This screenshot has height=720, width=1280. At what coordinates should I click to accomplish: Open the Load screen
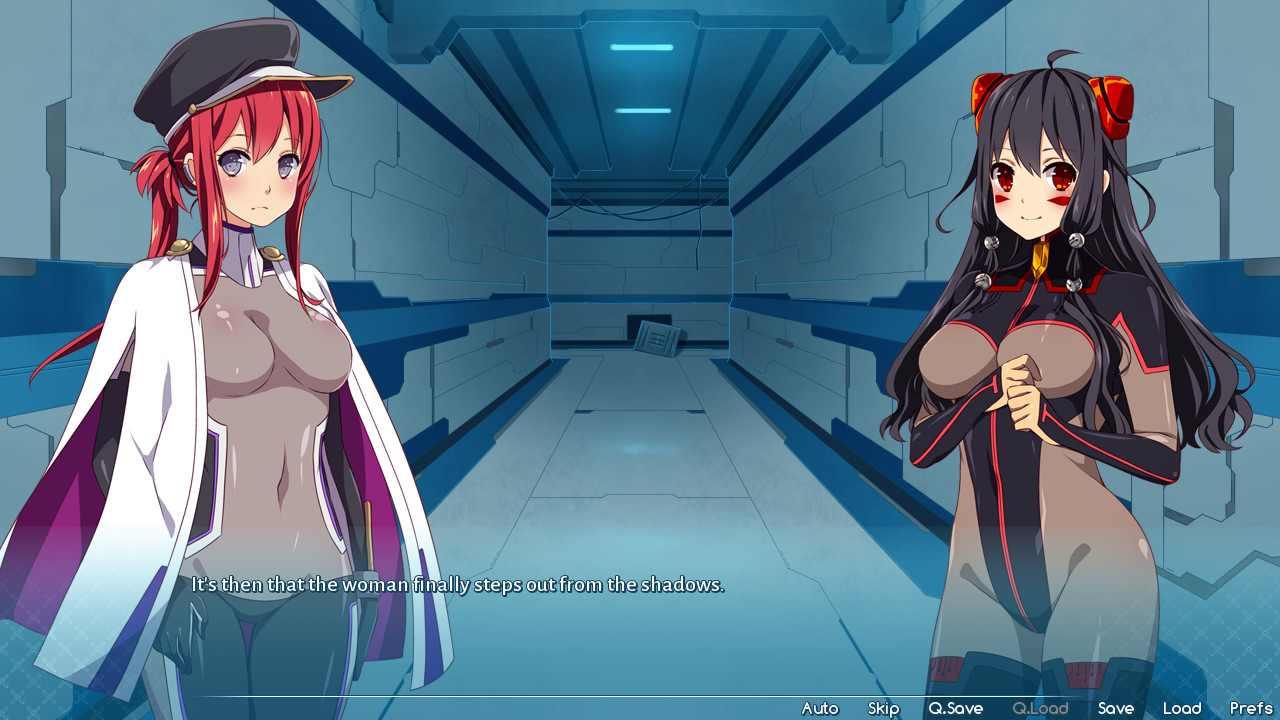tap(1183, 707)
